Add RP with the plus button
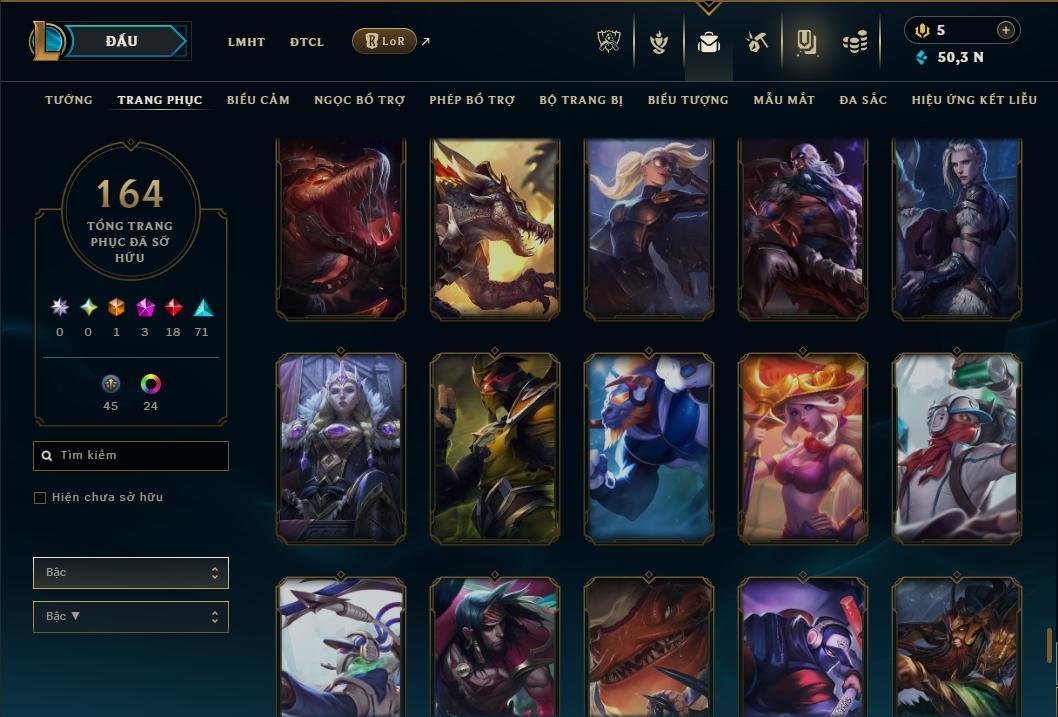 (1006, 30)
